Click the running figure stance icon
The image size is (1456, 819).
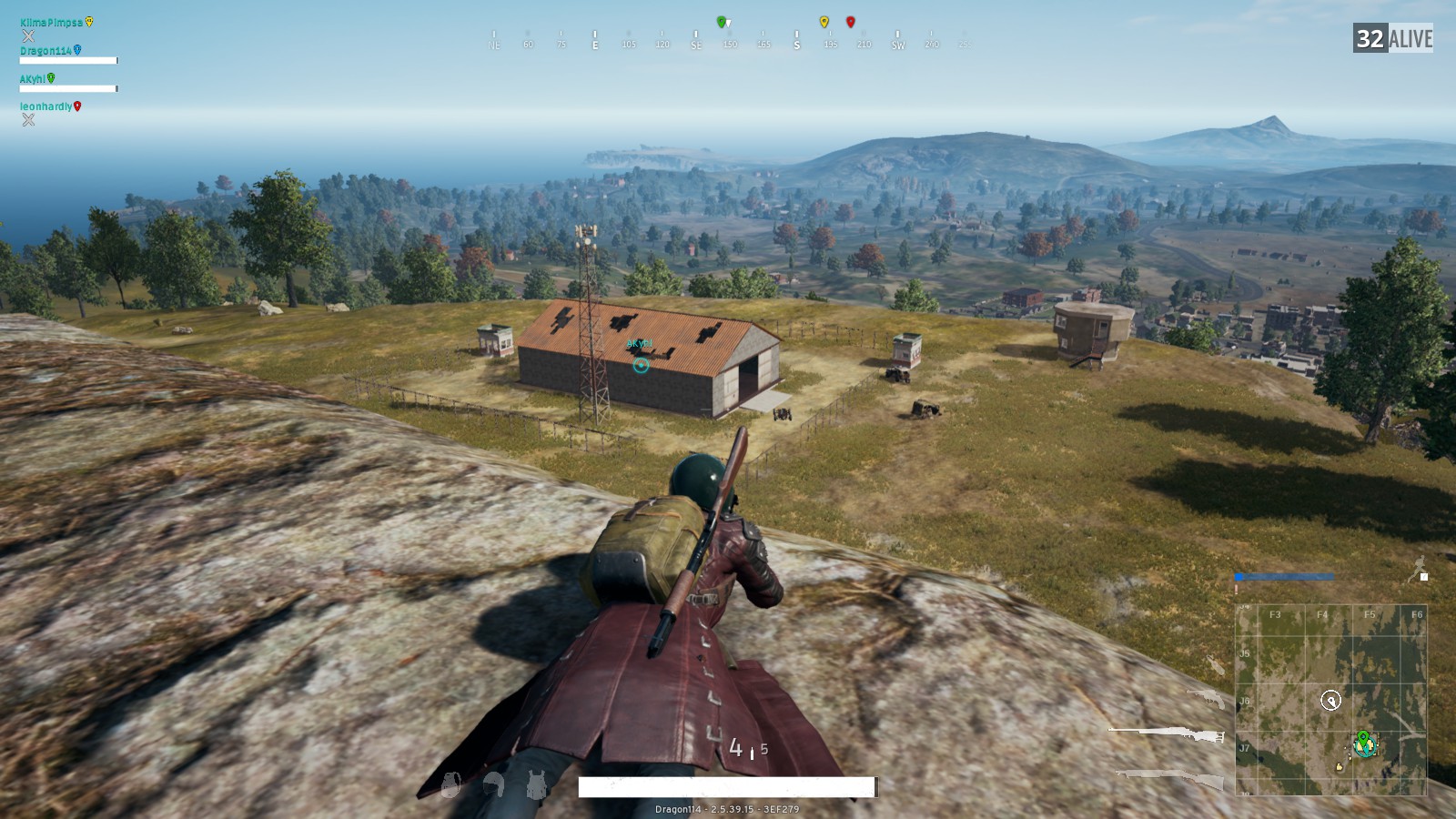[1418, 569]
